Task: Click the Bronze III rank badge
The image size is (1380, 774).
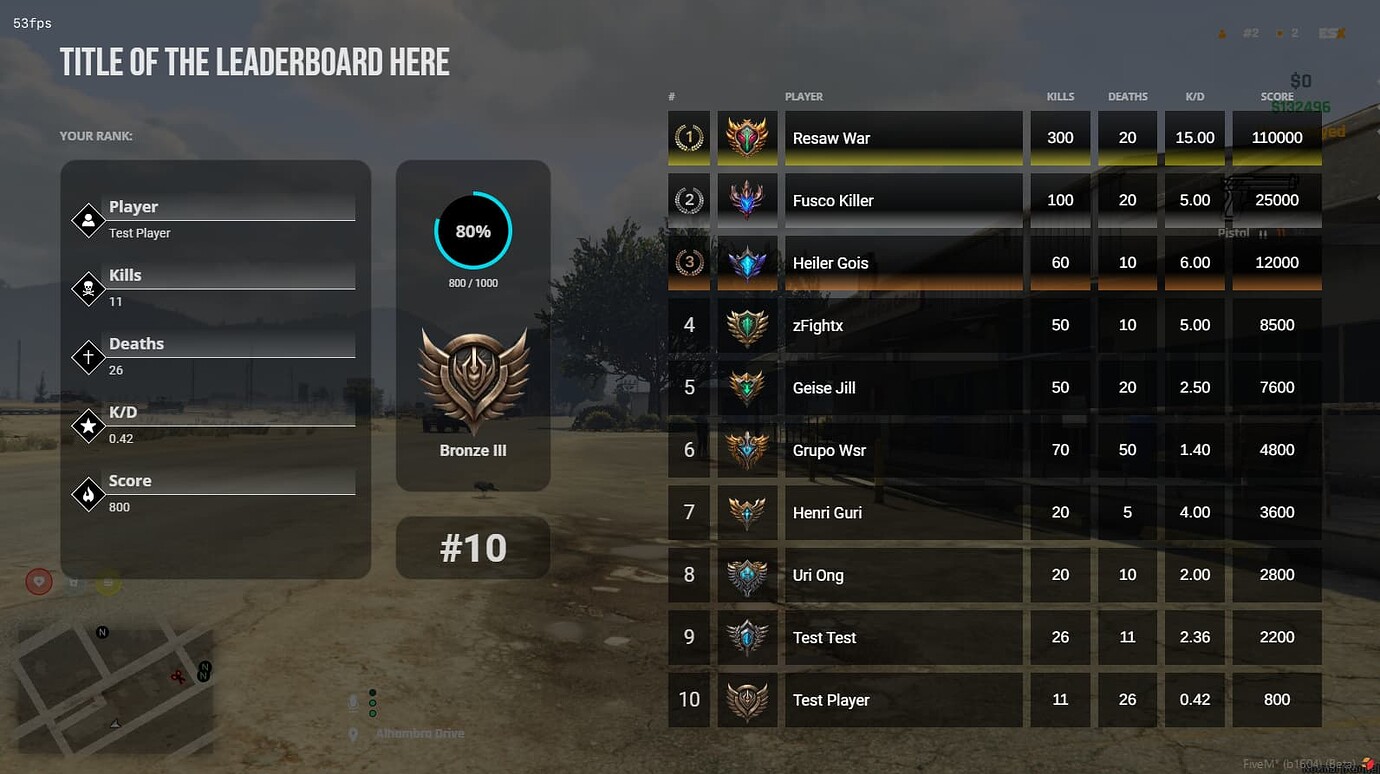Action: point(473,380)
